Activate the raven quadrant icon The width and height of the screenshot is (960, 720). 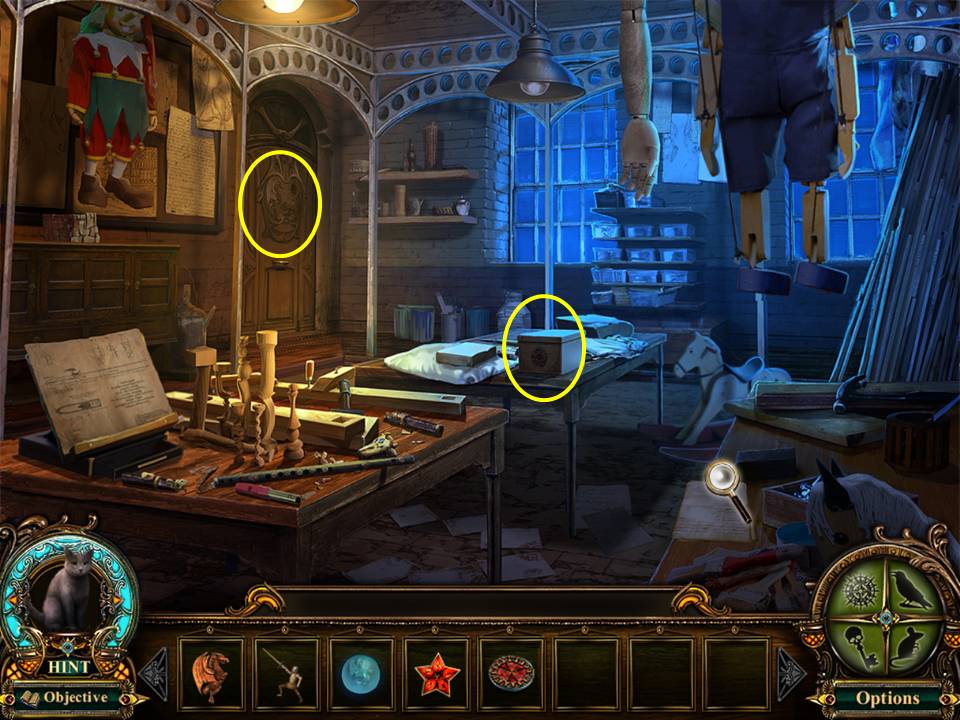coord(911,589)
